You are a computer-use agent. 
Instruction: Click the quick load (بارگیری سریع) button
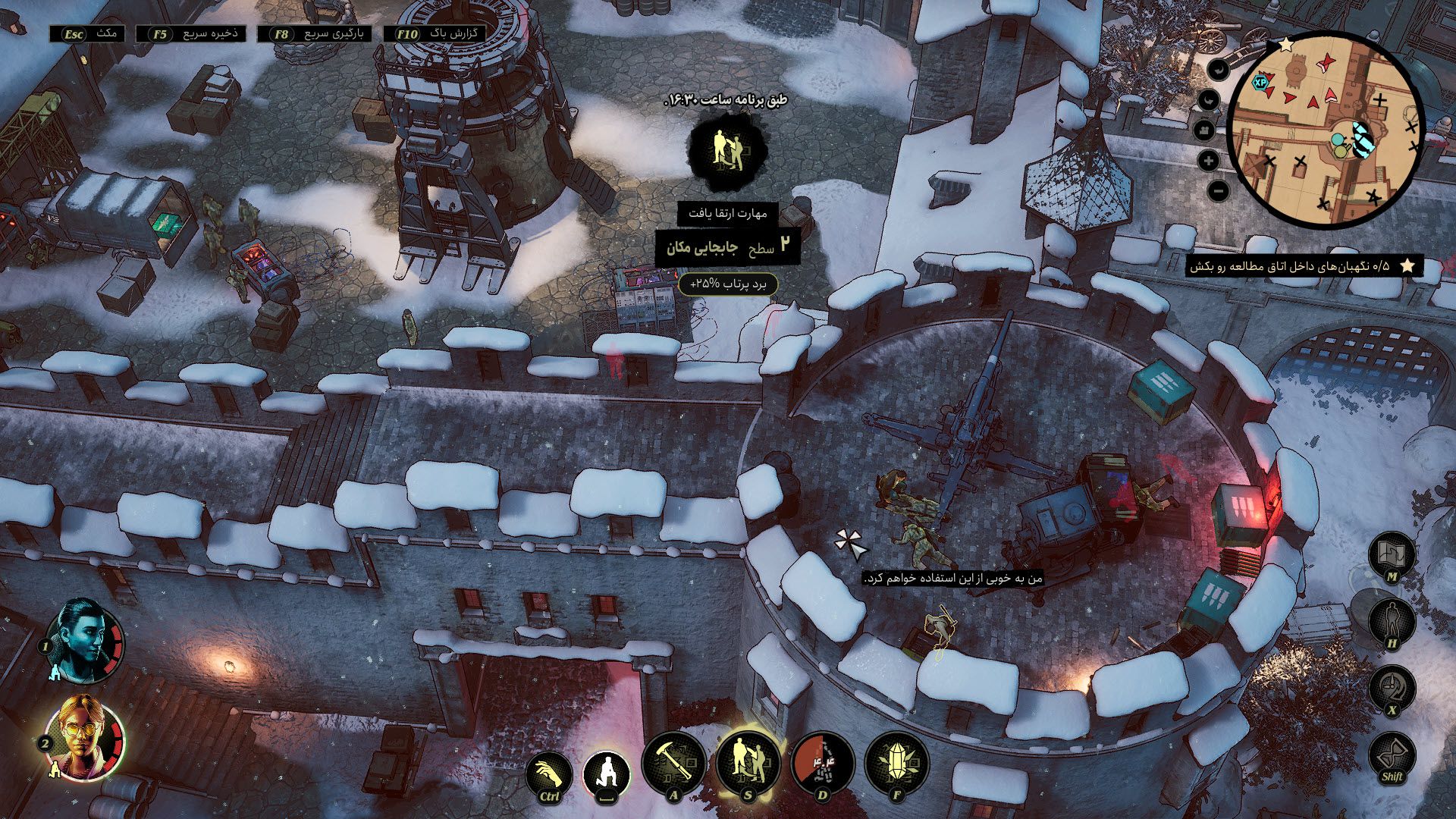315,34
